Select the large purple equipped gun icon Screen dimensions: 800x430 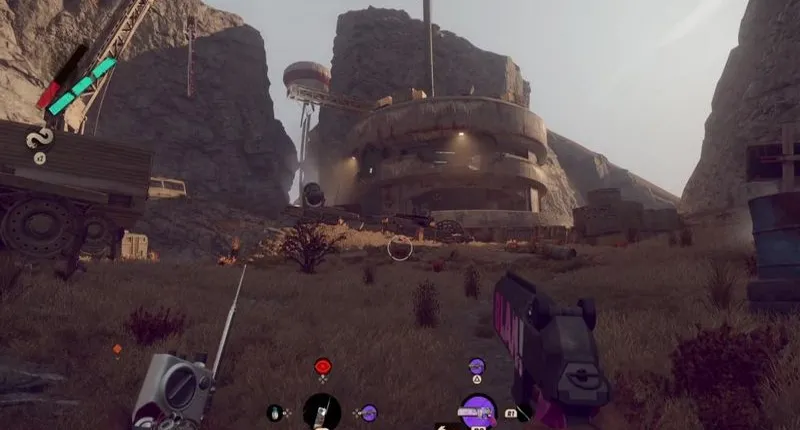point(478,411)
